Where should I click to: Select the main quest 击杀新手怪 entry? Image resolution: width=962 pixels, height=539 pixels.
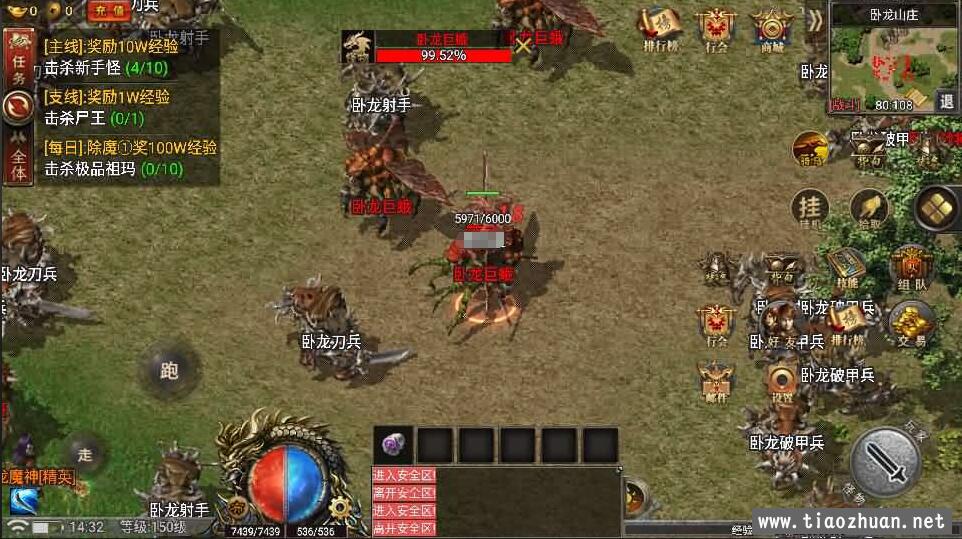click(106, 68)
